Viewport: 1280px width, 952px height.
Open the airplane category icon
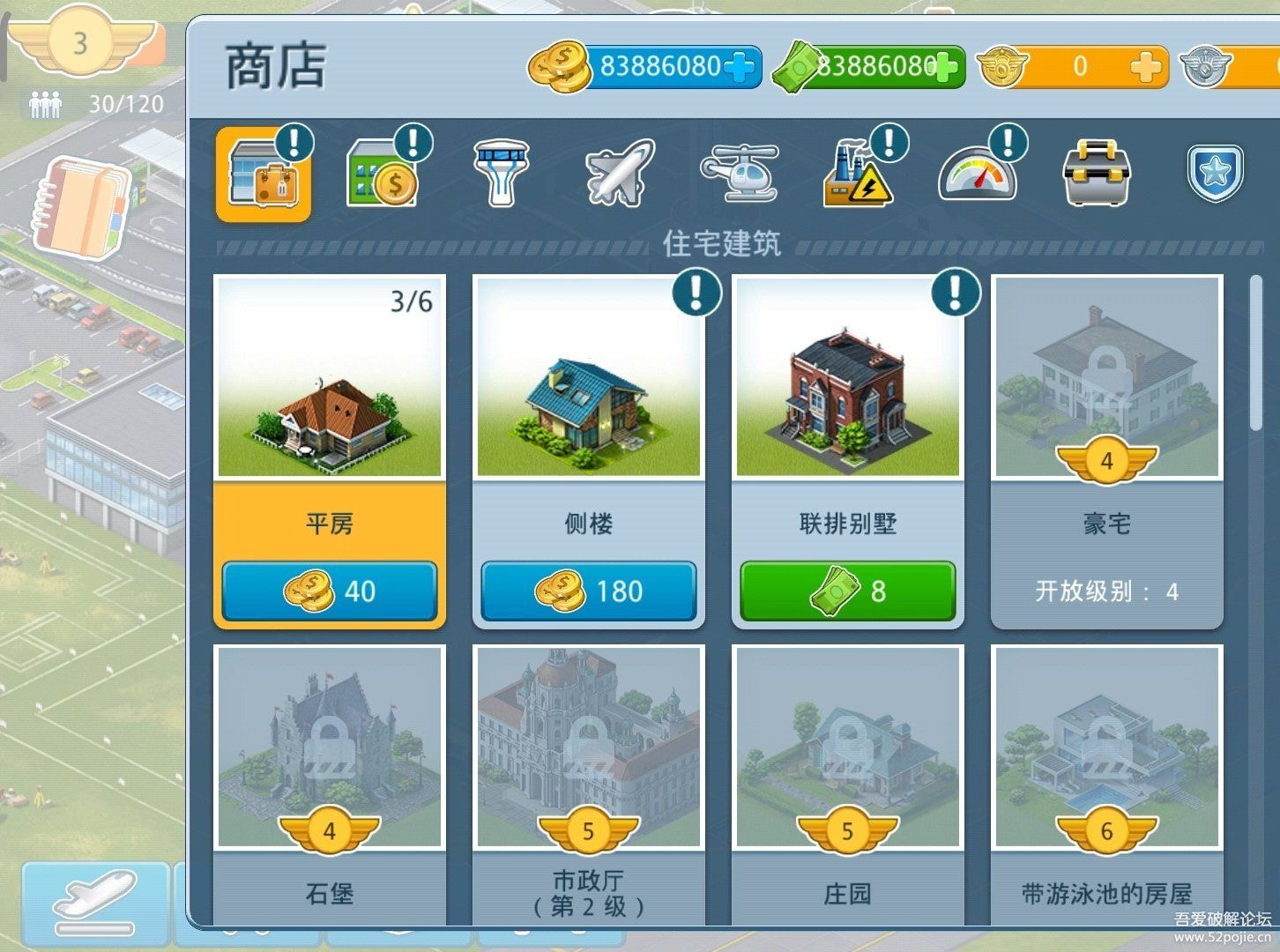tap(619, 175)
